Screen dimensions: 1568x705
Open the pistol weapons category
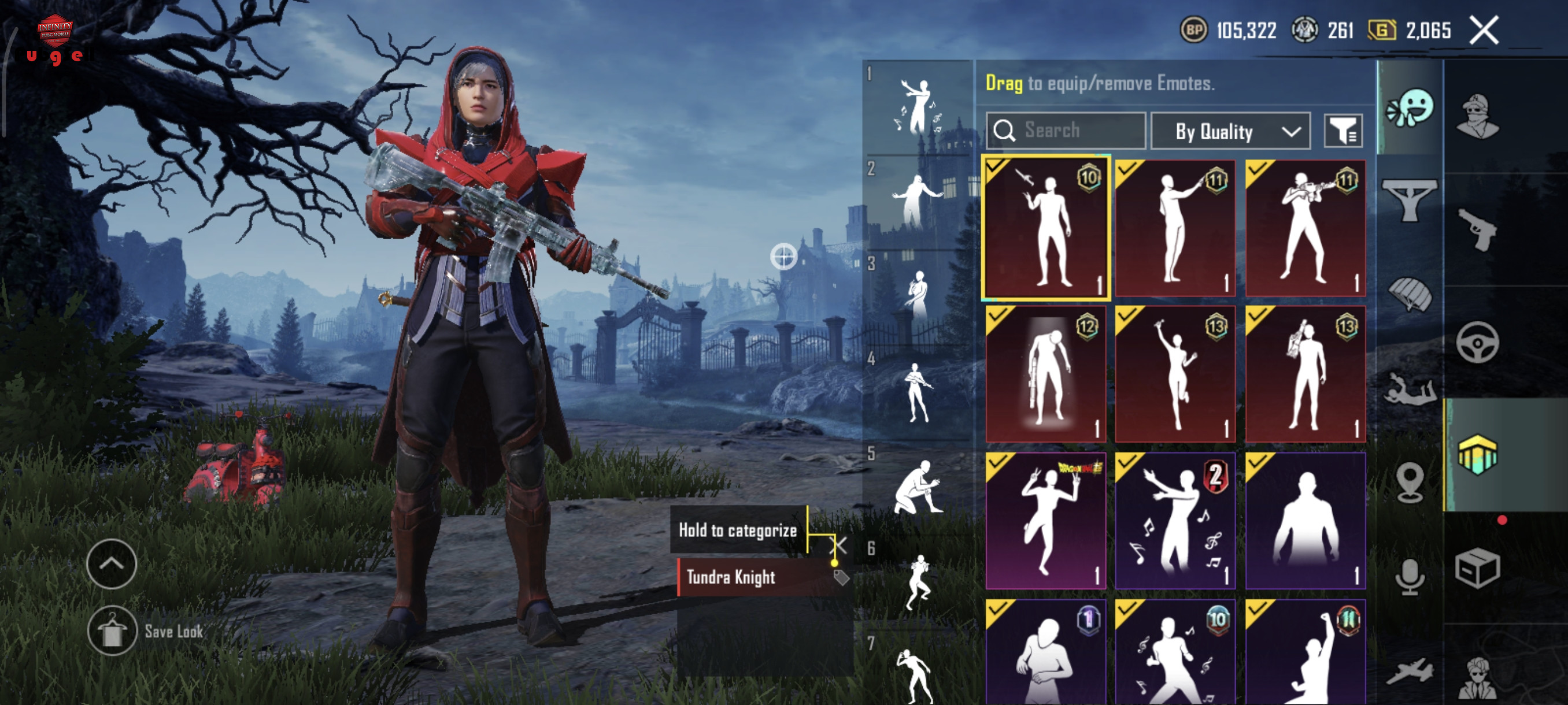(x=1477, y=229)
